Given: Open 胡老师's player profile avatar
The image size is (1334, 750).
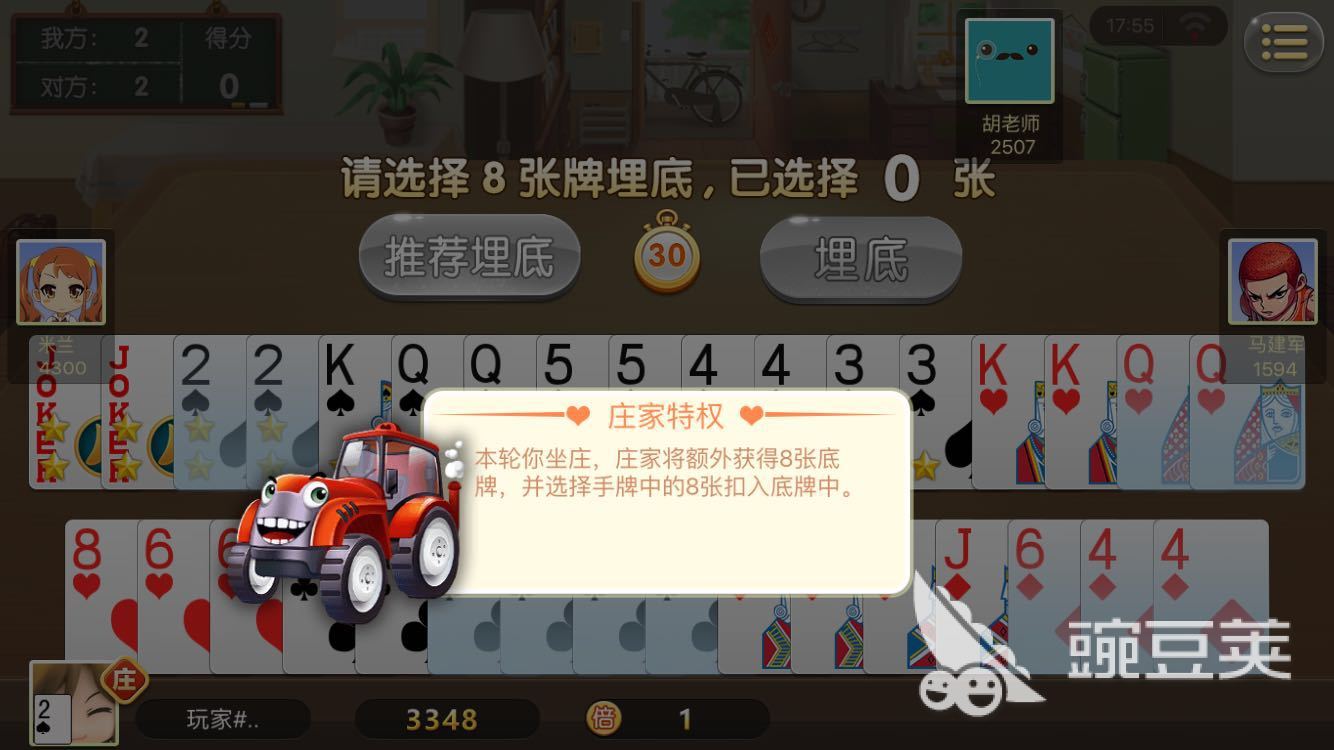Looking at the screenshot, I should coord(1010,62).
